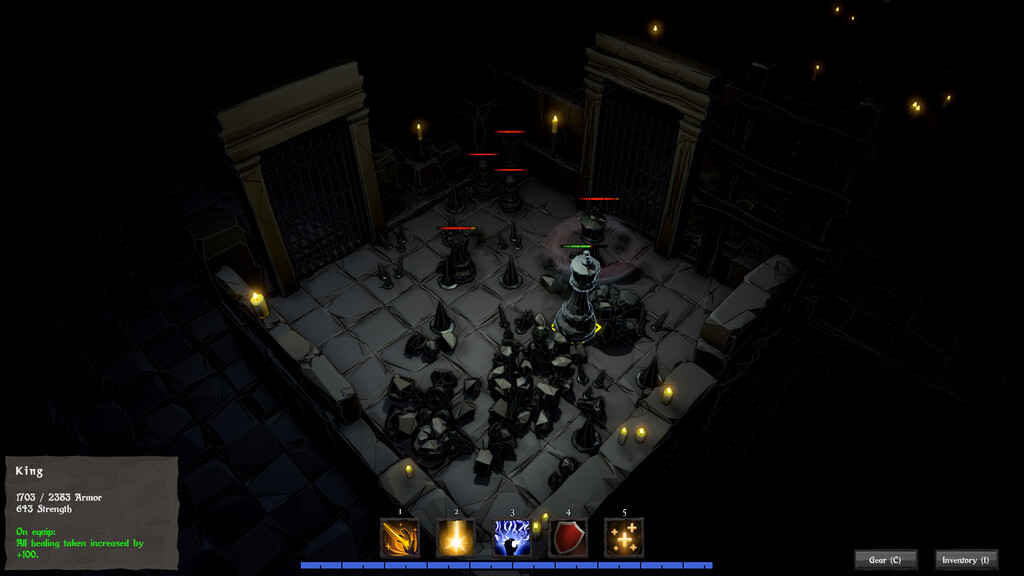This screenshot has width=1024, height=576.
Task: Use the blue lightning hand ability
Action: (x=512, y=538)
